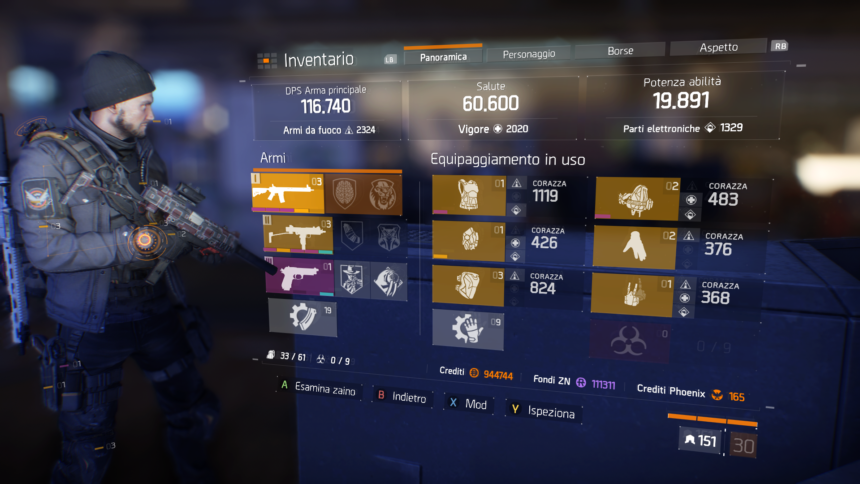Viewport: 860px width, 484px height.
Task: Choose the secondary submachine gun slot
Action: point(291,235)
